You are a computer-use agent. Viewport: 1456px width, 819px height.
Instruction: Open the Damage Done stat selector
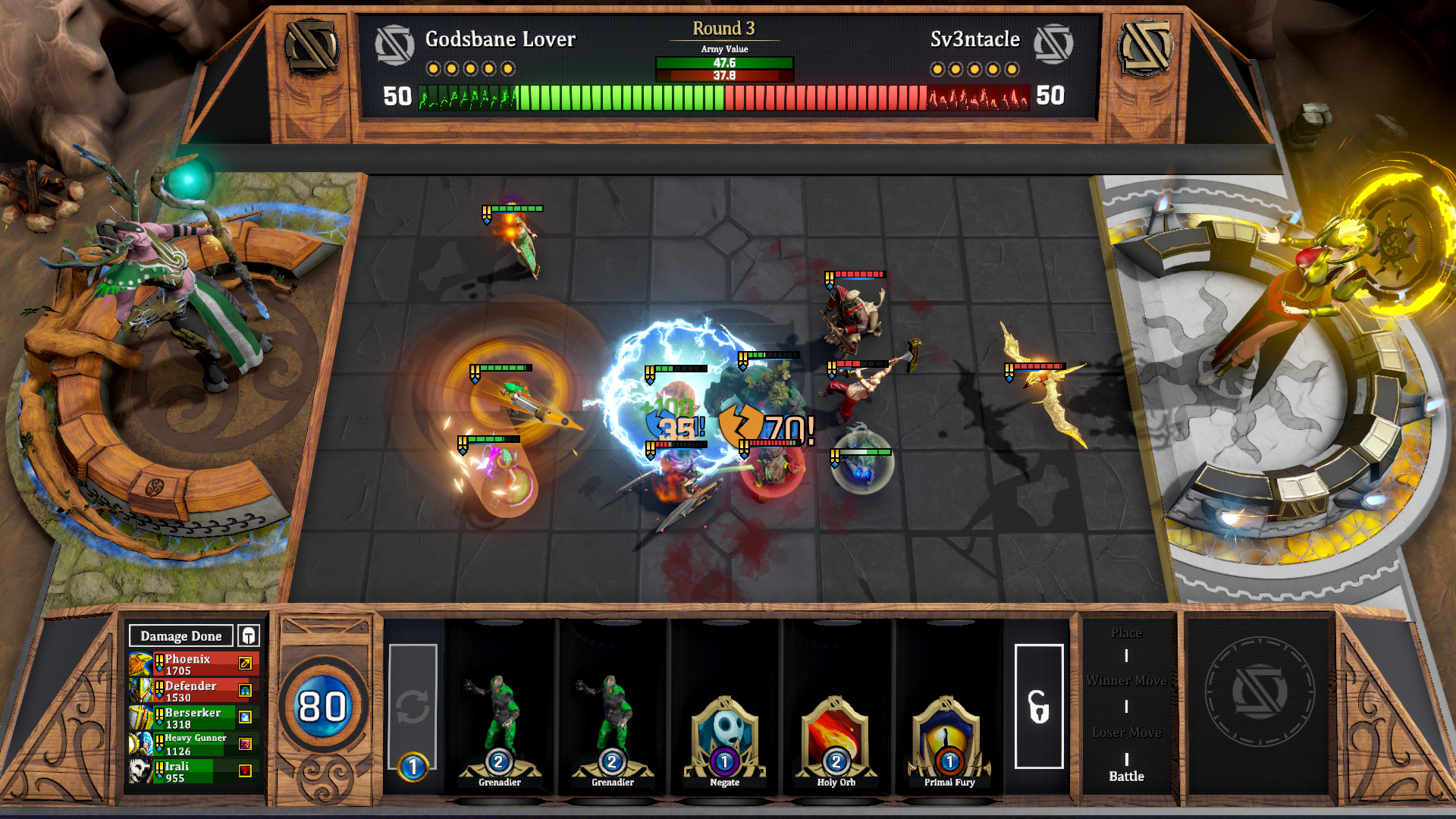pos(180,635)
